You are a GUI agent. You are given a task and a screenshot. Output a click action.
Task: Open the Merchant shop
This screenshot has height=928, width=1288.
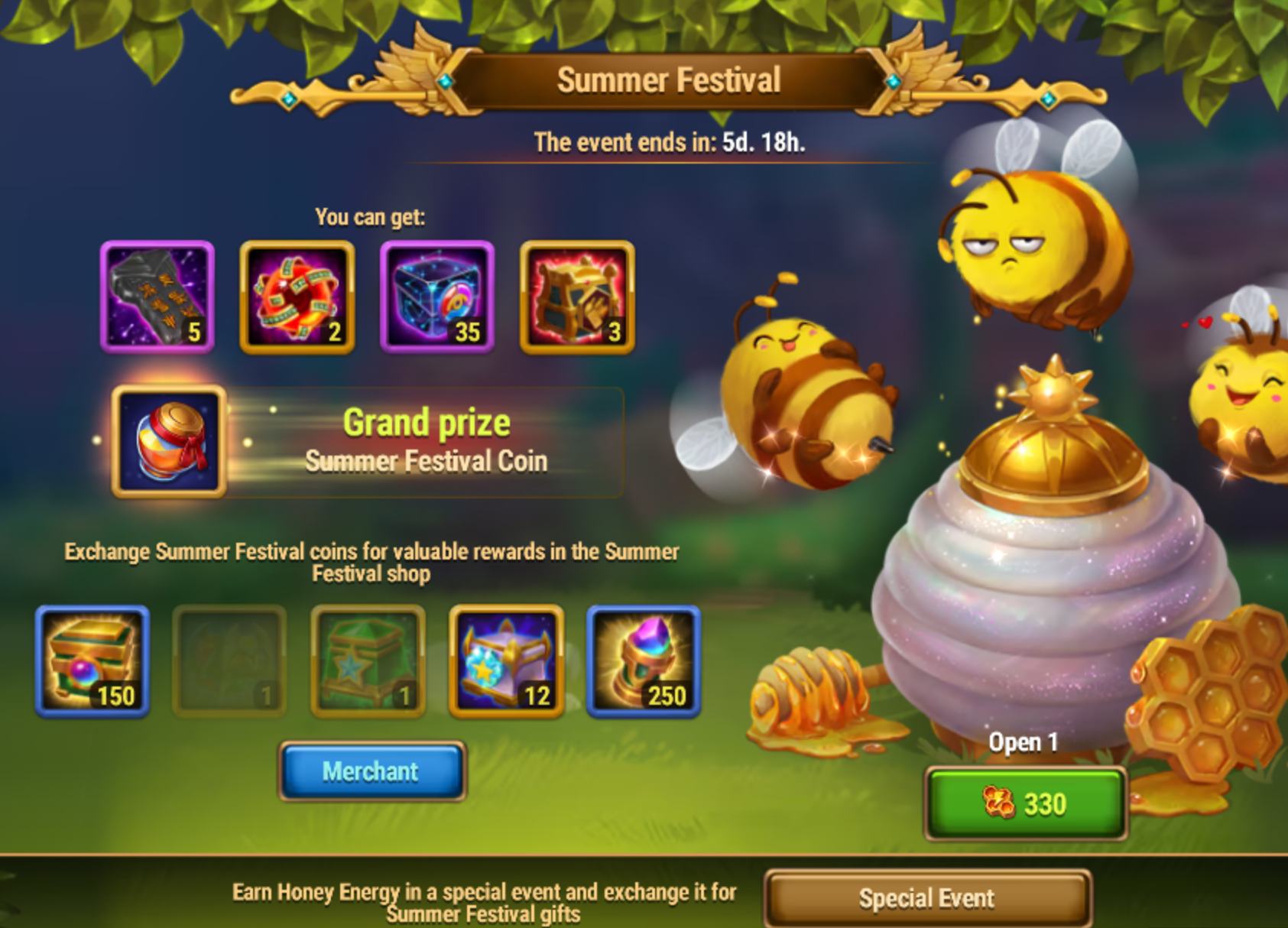[x=371, y=771]
